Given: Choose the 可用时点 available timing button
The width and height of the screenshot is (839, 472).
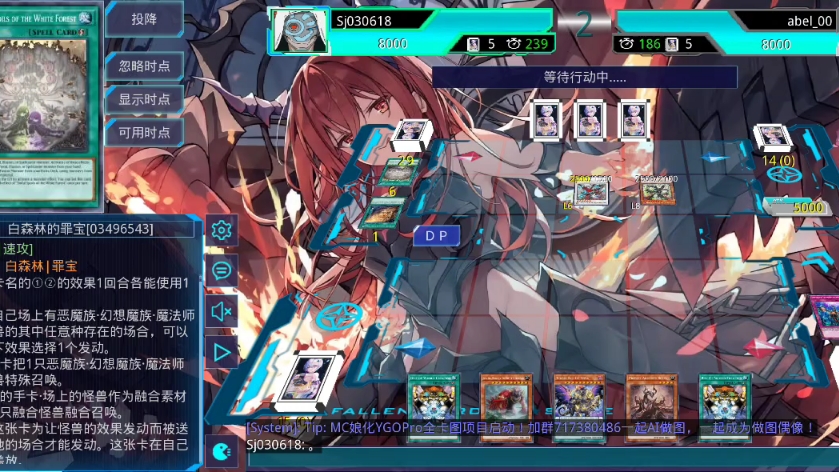Looking at the screenshot, I should pos(144,132).
